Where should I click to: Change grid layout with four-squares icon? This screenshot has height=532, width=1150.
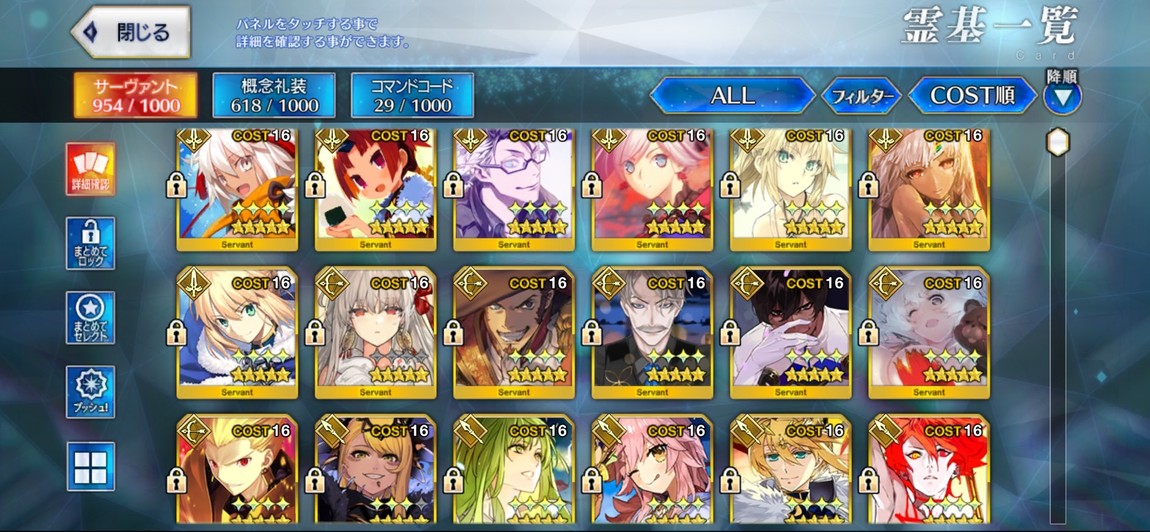(x=91, y=466)
